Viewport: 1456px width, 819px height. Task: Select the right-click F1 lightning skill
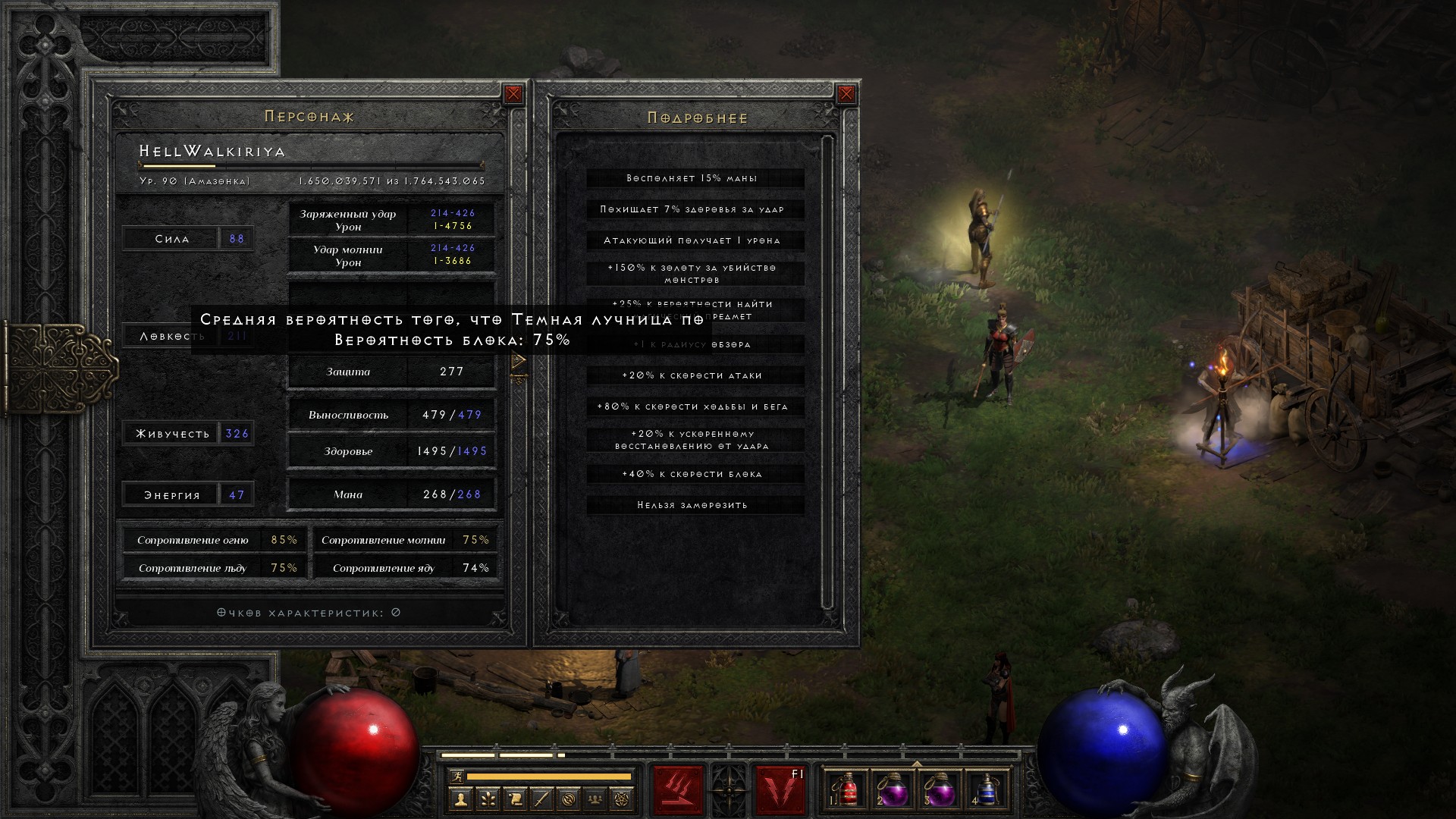coord(780,791)
